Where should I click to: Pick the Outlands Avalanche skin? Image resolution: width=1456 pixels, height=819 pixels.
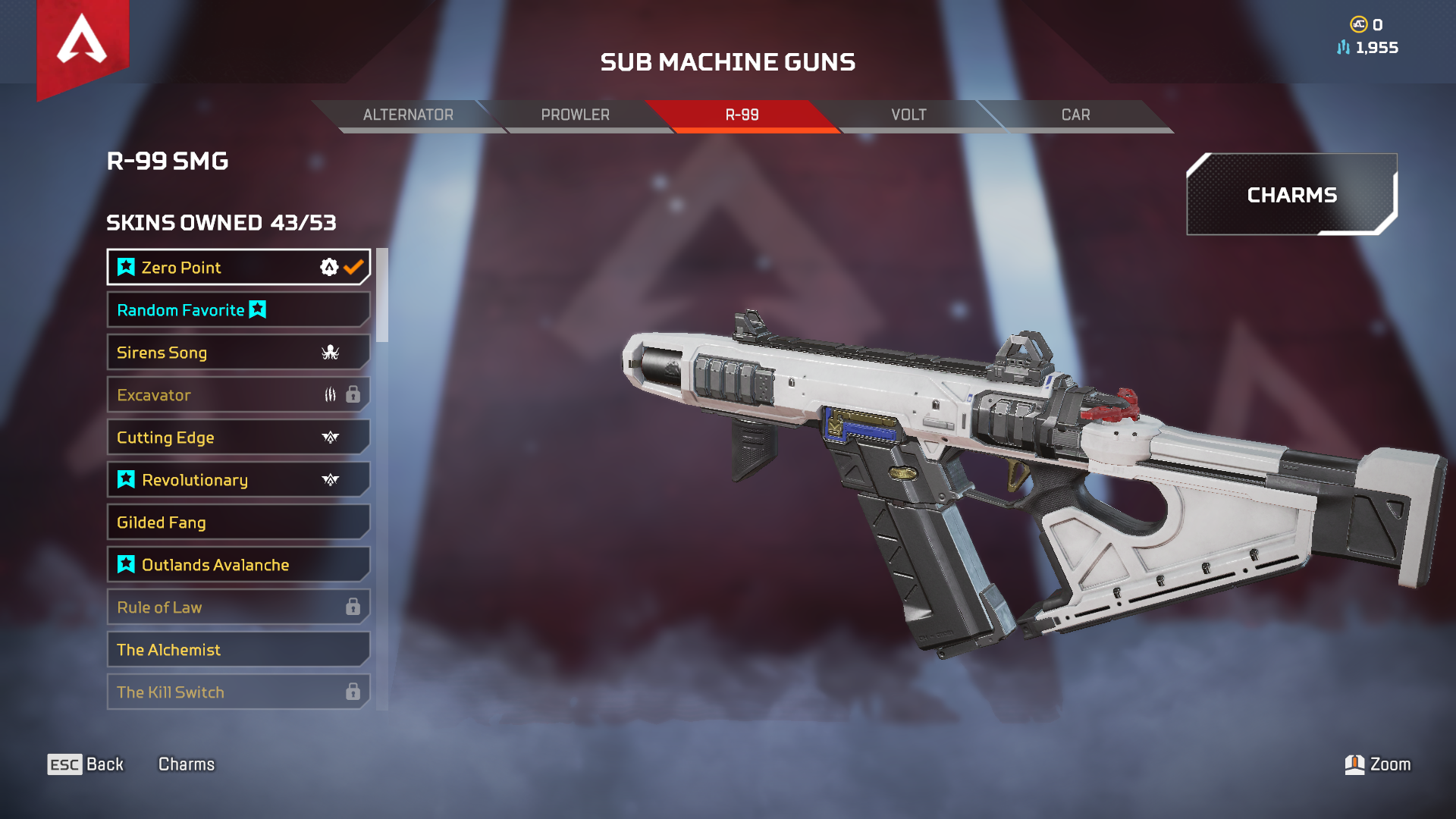(238, 565)
